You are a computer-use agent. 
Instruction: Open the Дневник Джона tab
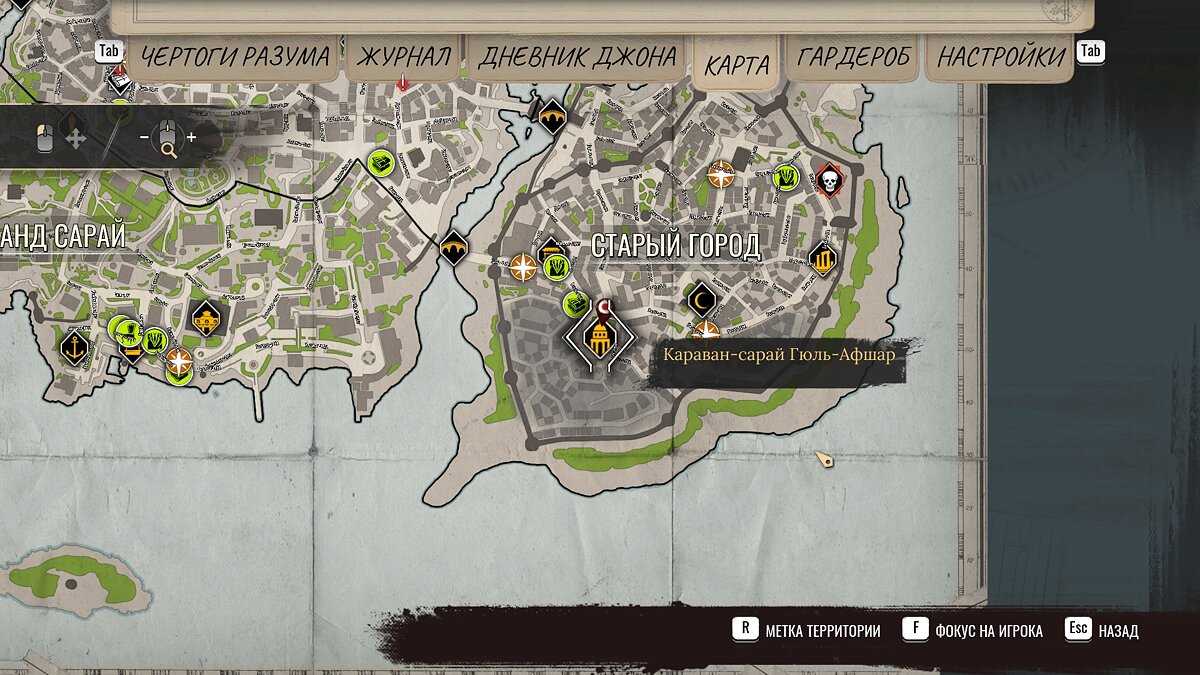click(x=577, y=57)
